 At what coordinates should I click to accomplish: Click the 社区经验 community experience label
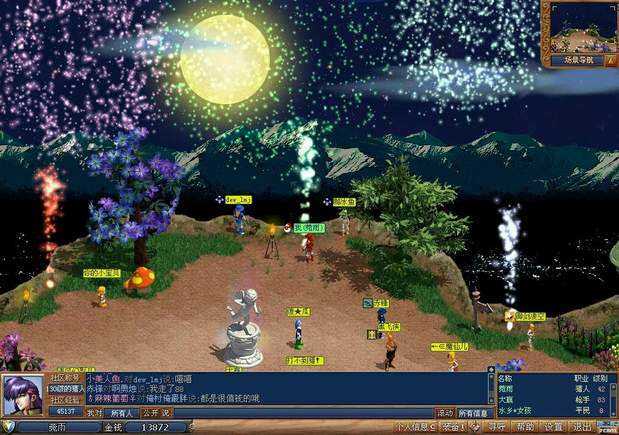click(65, 399)
